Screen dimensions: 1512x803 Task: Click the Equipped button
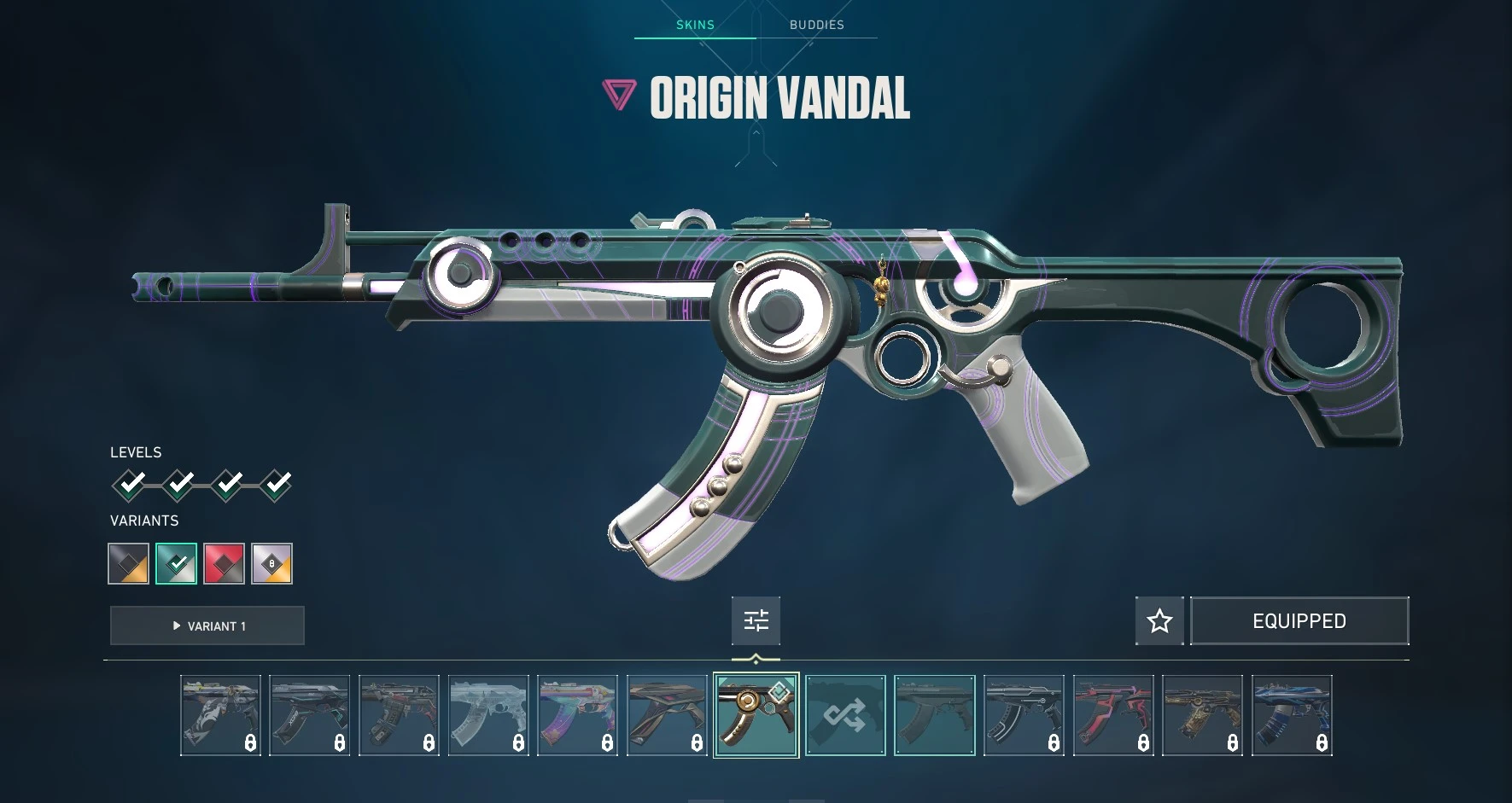1299,620
